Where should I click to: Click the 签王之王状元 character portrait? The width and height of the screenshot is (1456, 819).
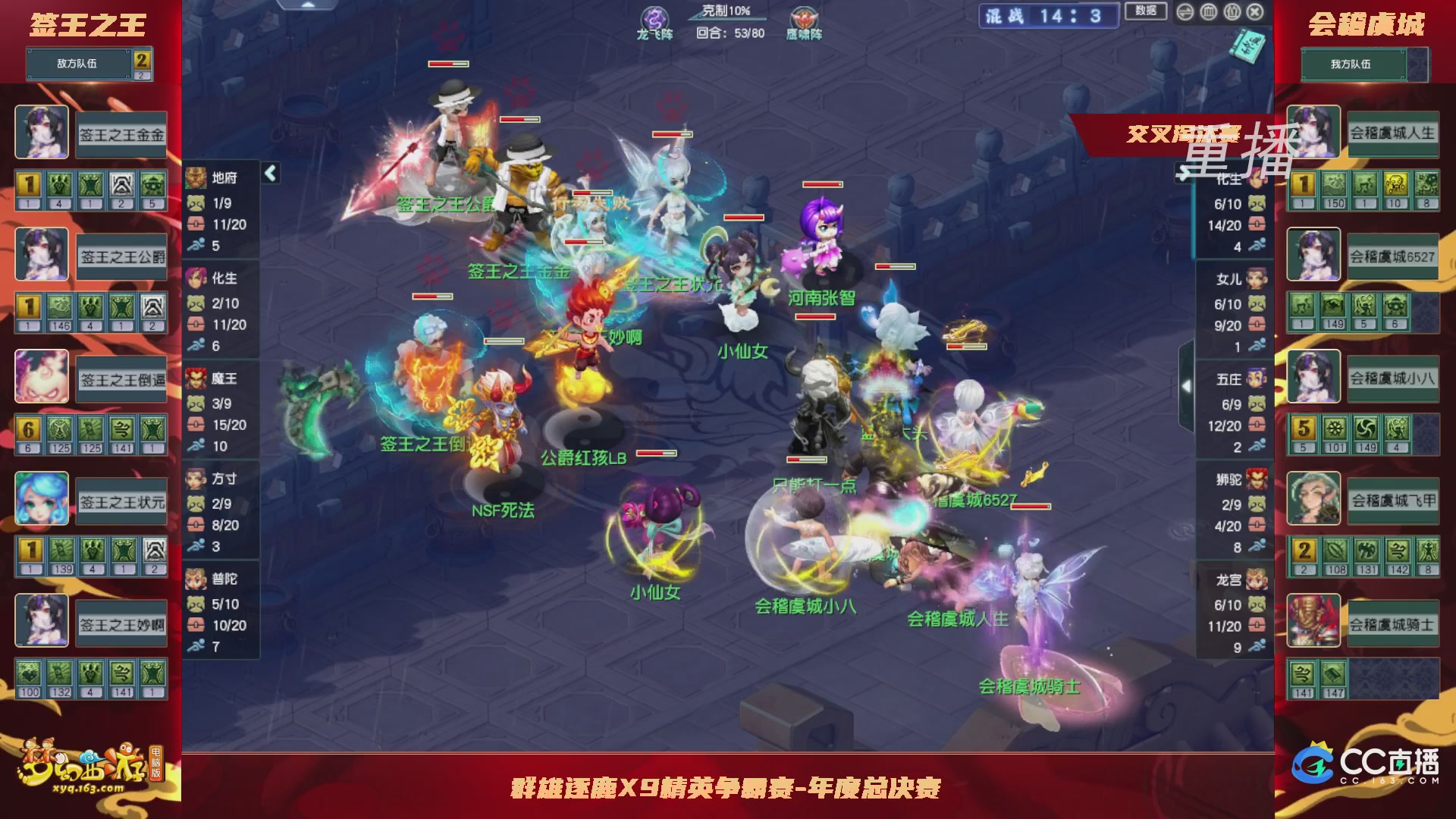pos(42,498)
